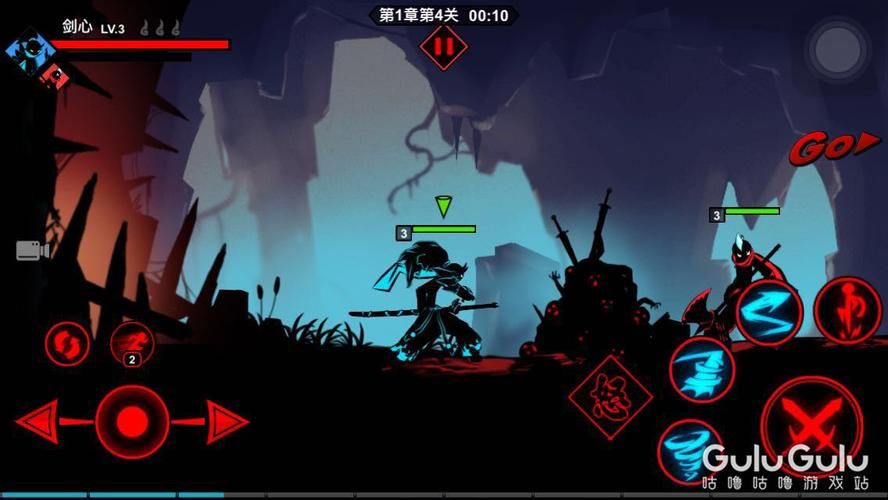This screenshot has height=500, width=888.
Task: Switch character with the red swap arrows icon
Action: click(x=67, y=344)
